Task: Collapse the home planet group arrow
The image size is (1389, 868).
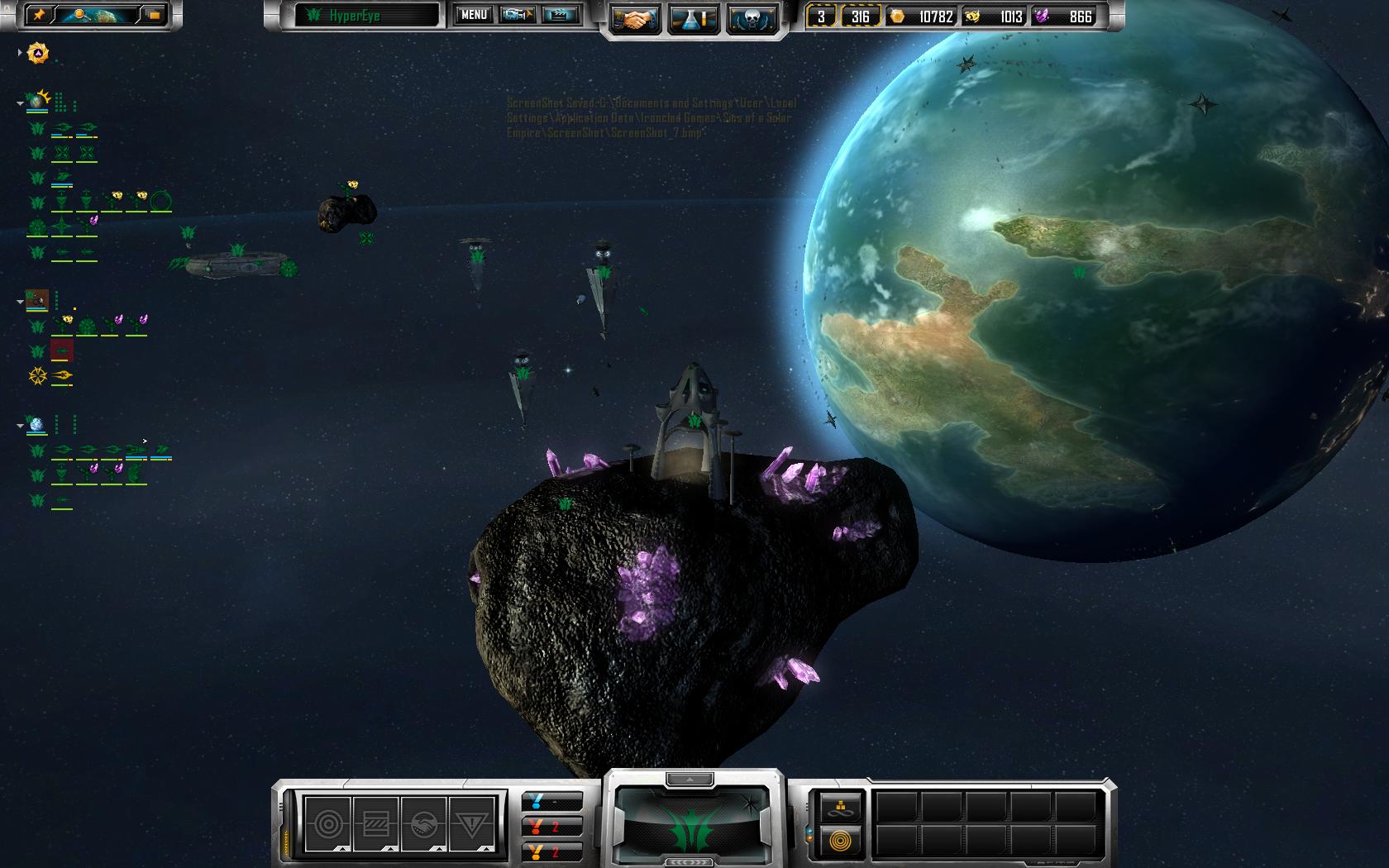Action: (20, 103)
